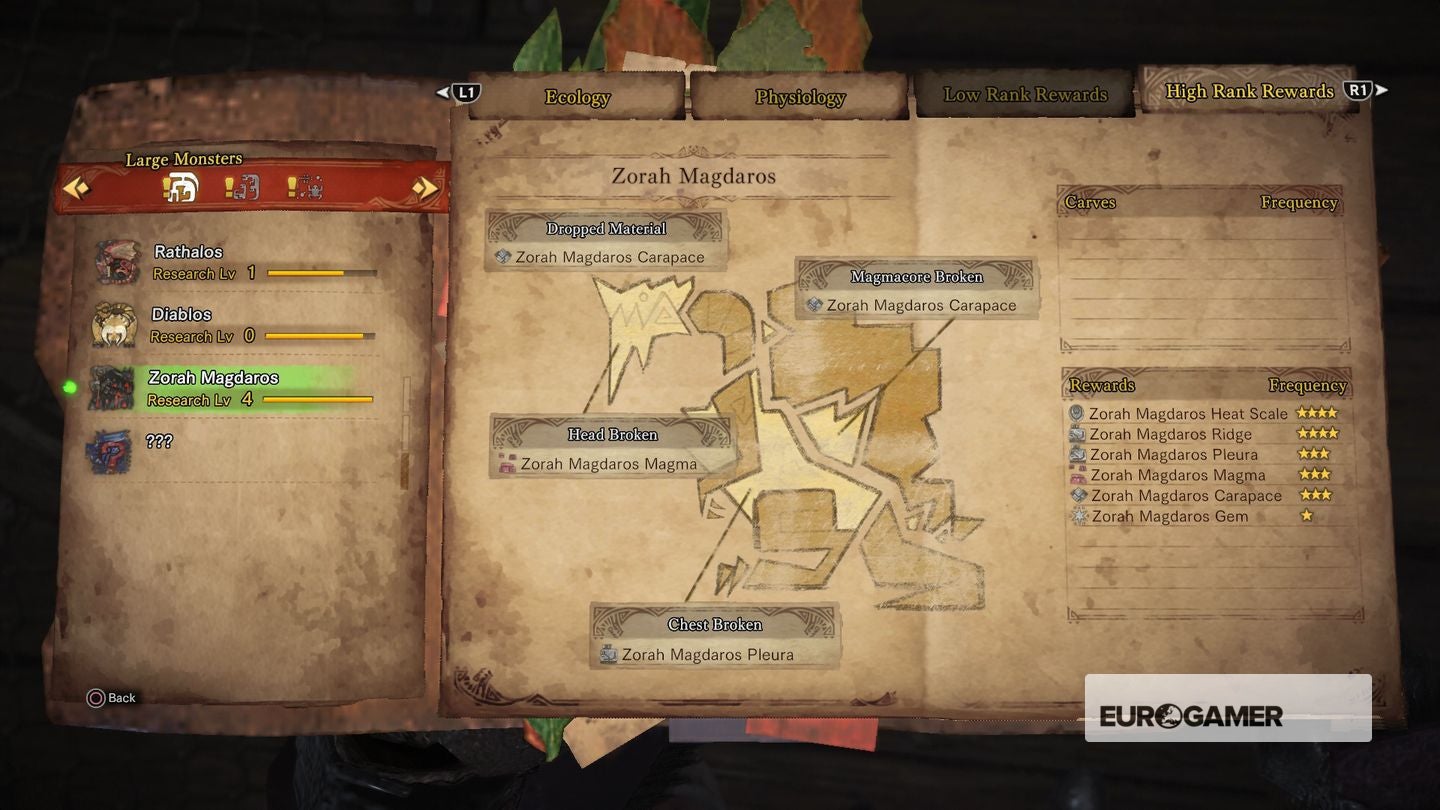
Task: Select the Large Monsters category icon
Action: pyautogui.click(x=180, y=188)
